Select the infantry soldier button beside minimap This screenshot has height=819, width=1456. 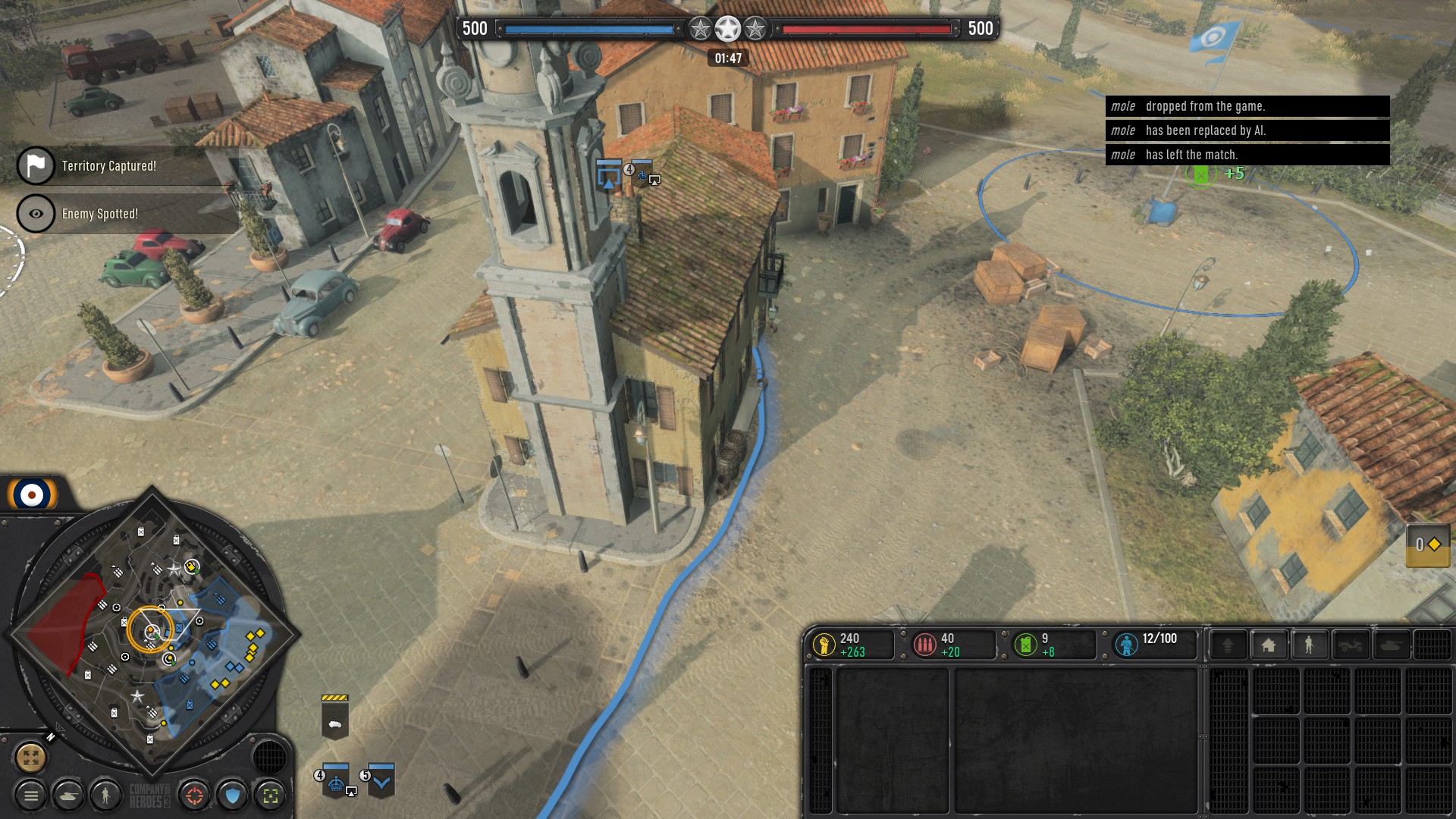[106, 795]
